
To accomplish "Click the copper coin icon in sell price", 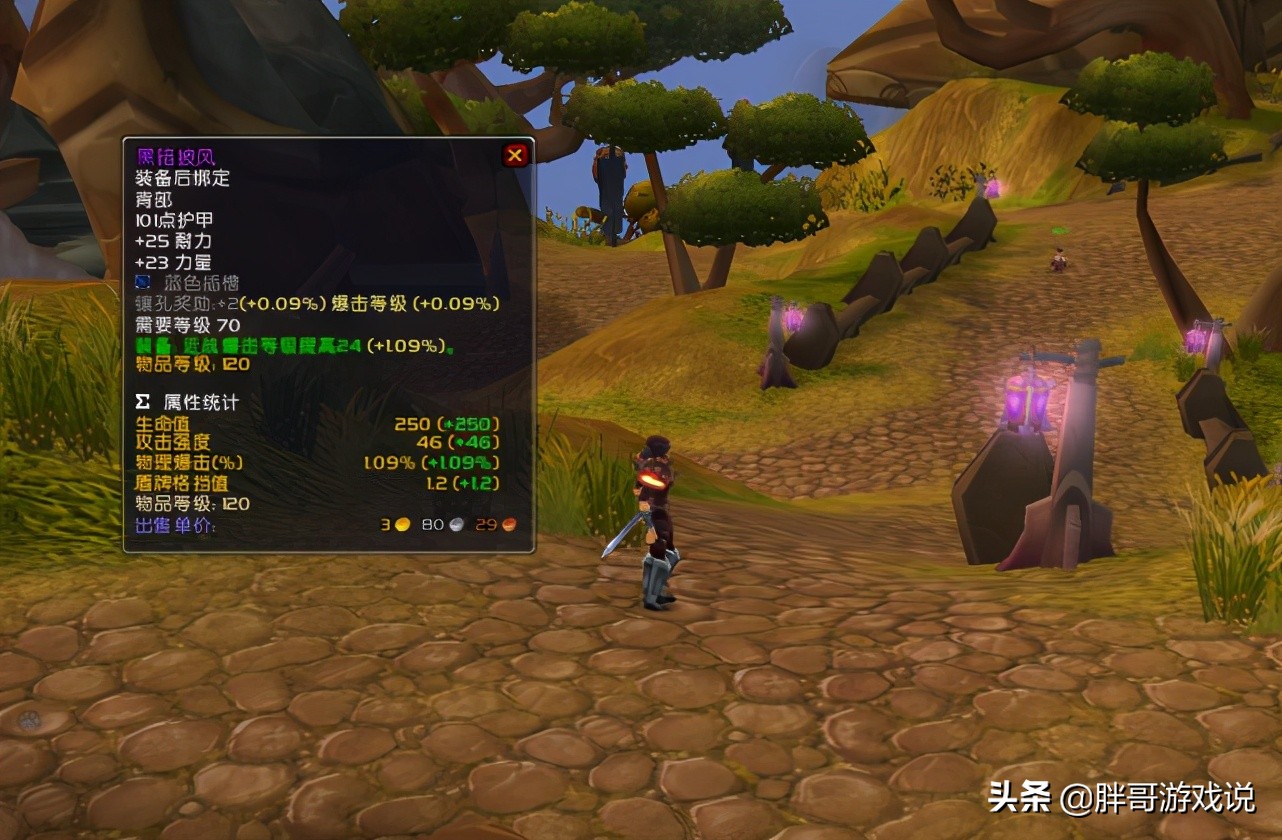I will (505, 524).
